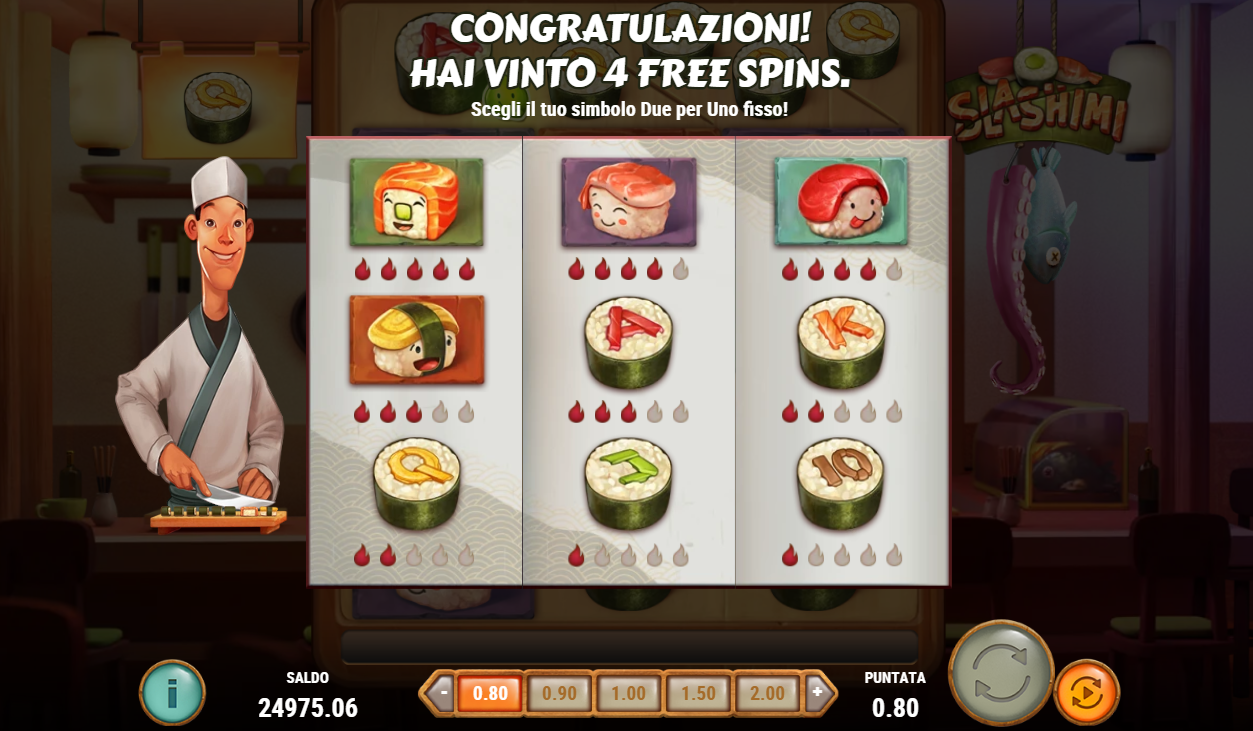Set the bet to 0.90
This screenshot has width=1253, height=731.
559,693
